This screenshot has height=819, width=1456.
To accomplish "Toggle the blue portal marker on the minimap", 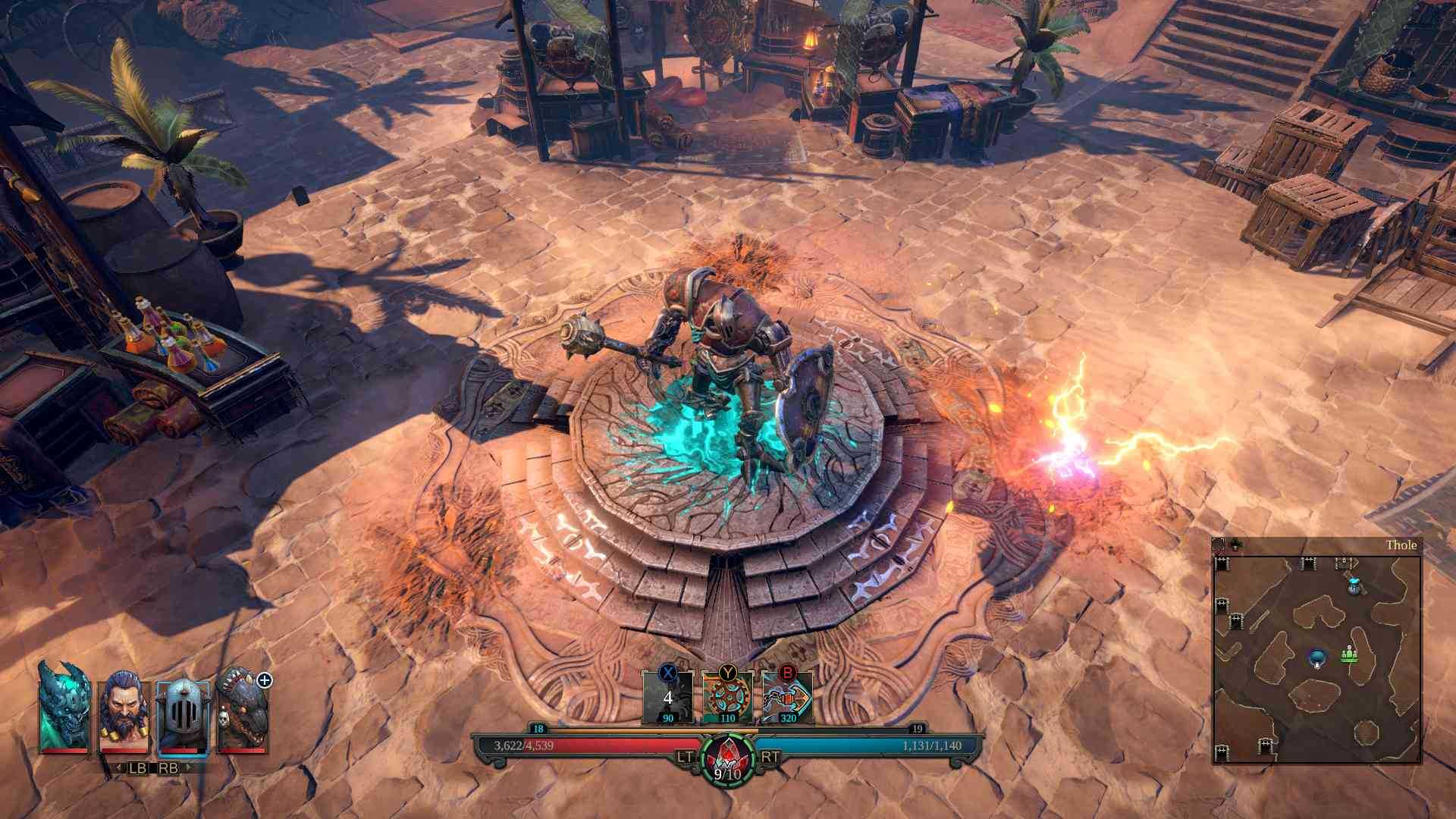I will [1316, 658].
